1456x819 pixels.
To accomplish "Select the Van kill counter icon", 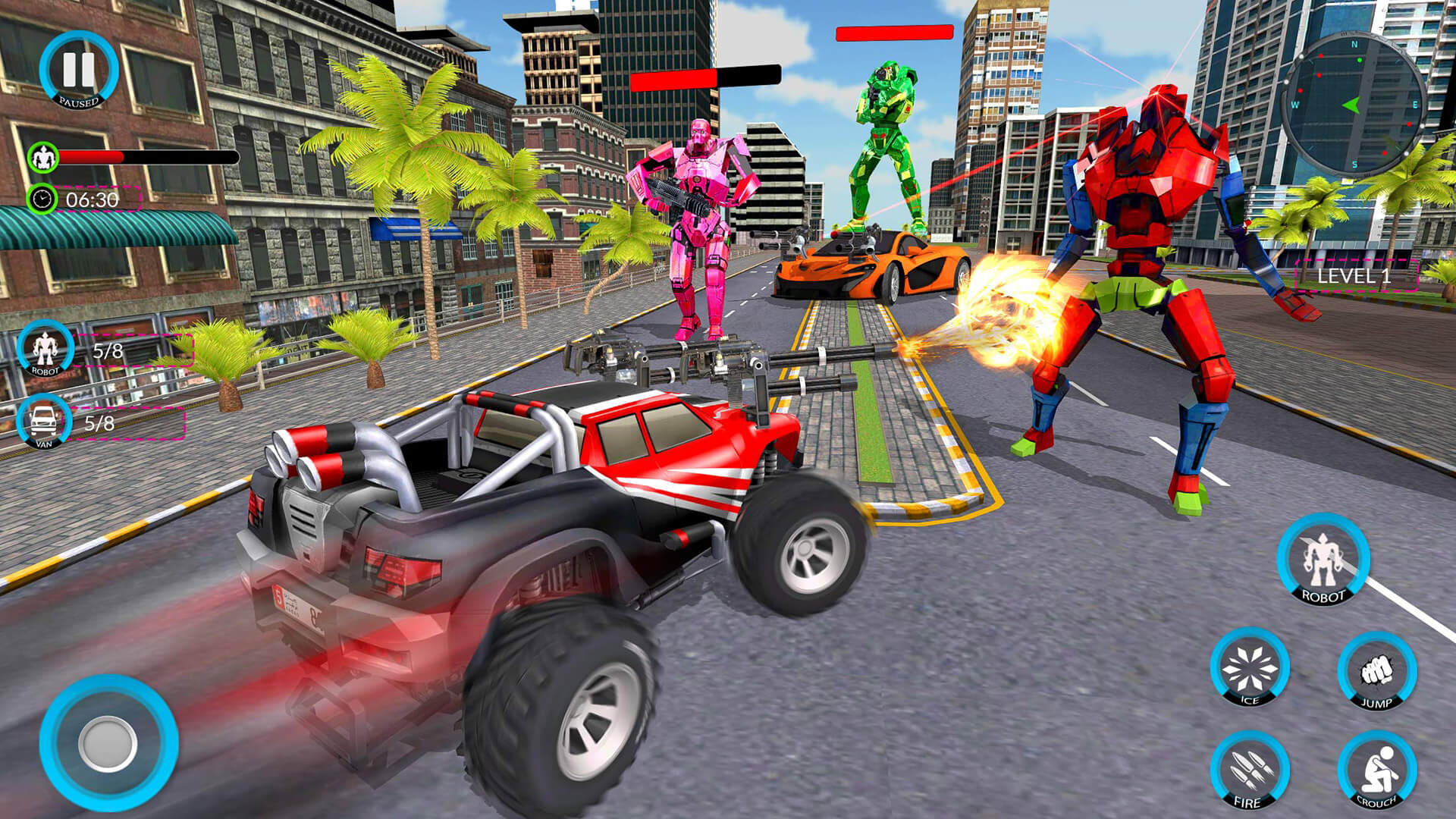I will coord(44,421).
